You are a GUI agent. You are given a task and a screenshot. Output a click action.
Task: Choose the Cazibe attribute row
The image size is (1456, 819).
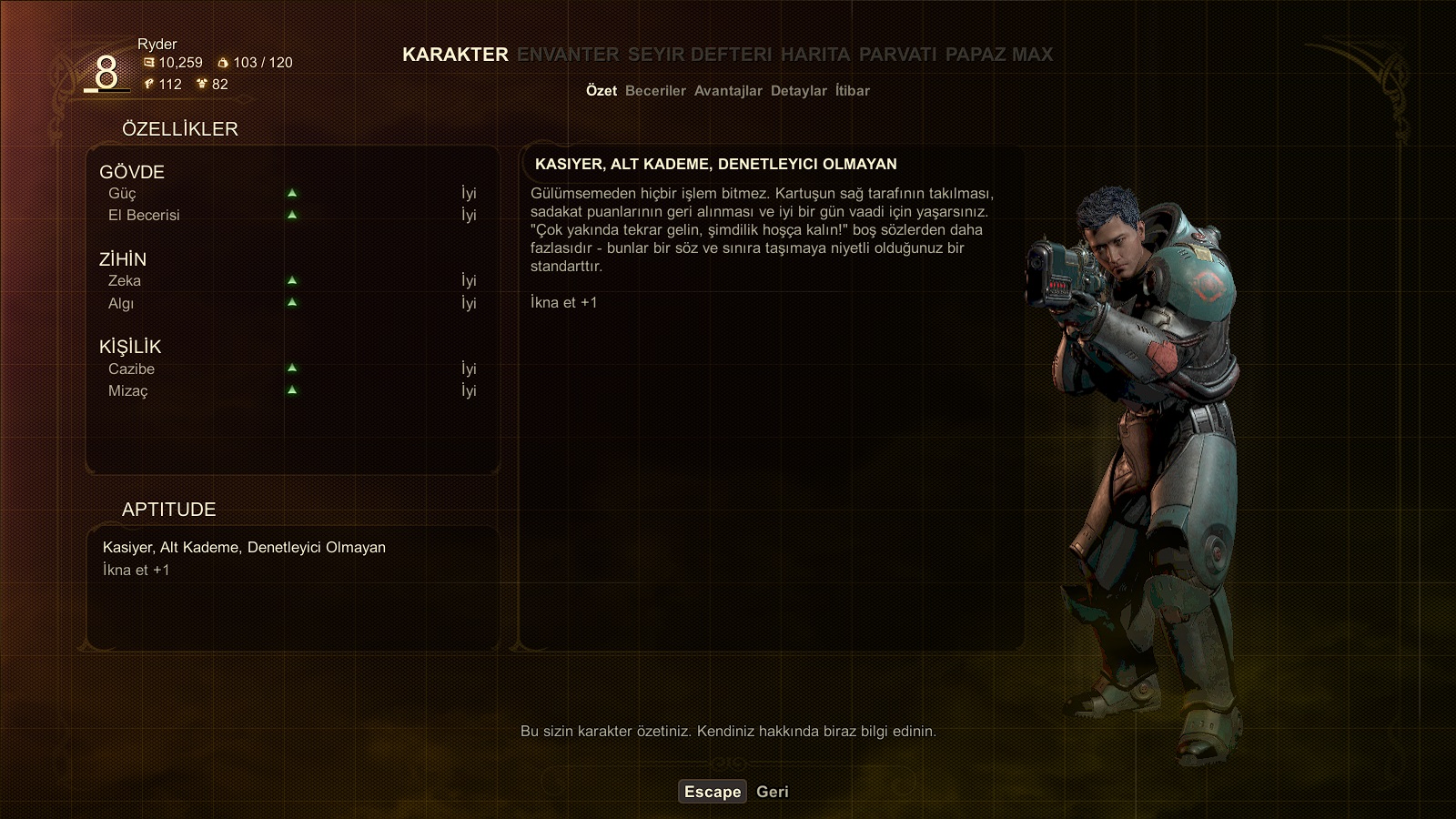click(x=291, y=369)
